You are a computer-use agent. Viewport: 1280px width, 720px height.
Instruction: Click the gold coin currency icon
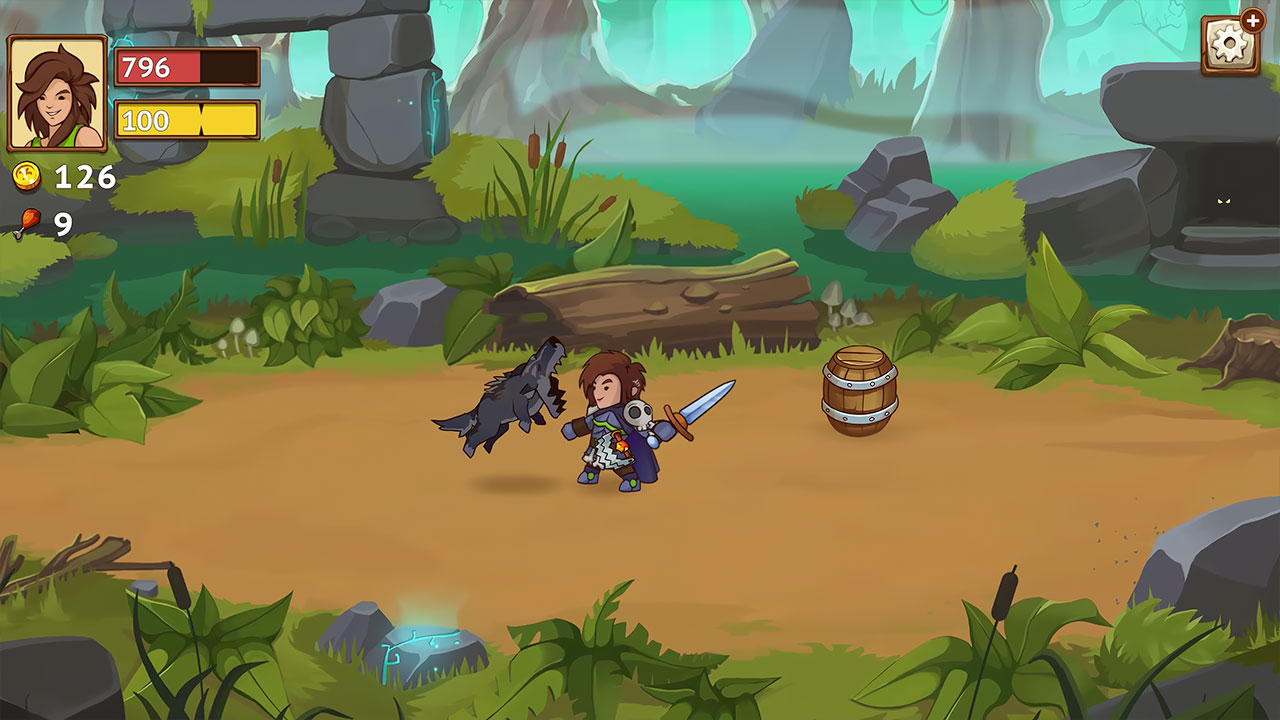coord(27,175)
